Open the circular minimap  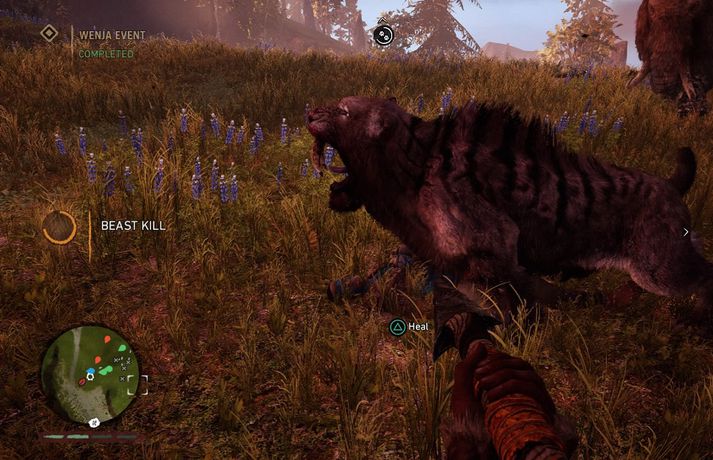coord(91,372)
